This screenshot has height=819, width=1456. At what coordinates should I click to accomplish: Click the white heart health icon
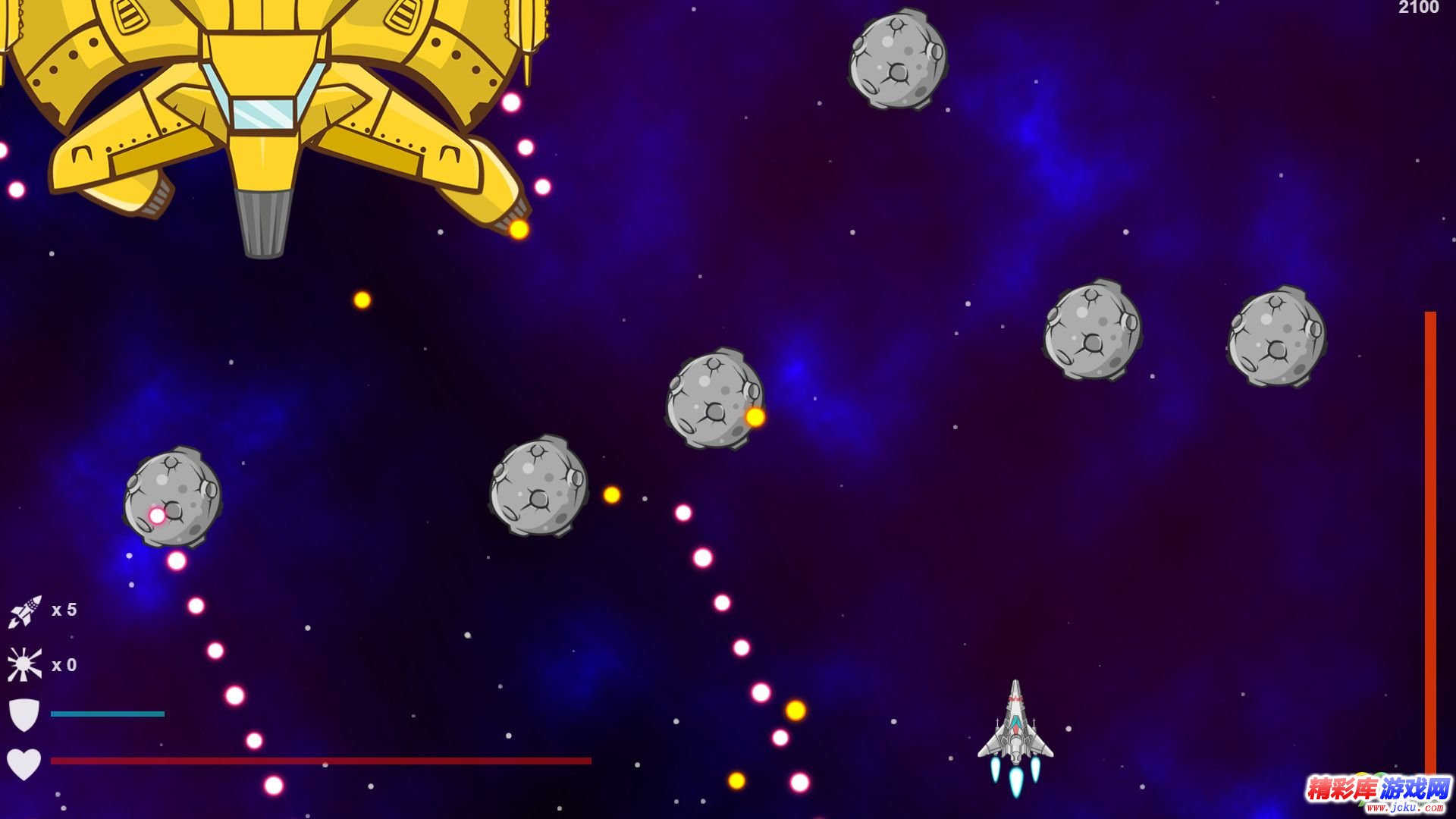click(24, 763)
